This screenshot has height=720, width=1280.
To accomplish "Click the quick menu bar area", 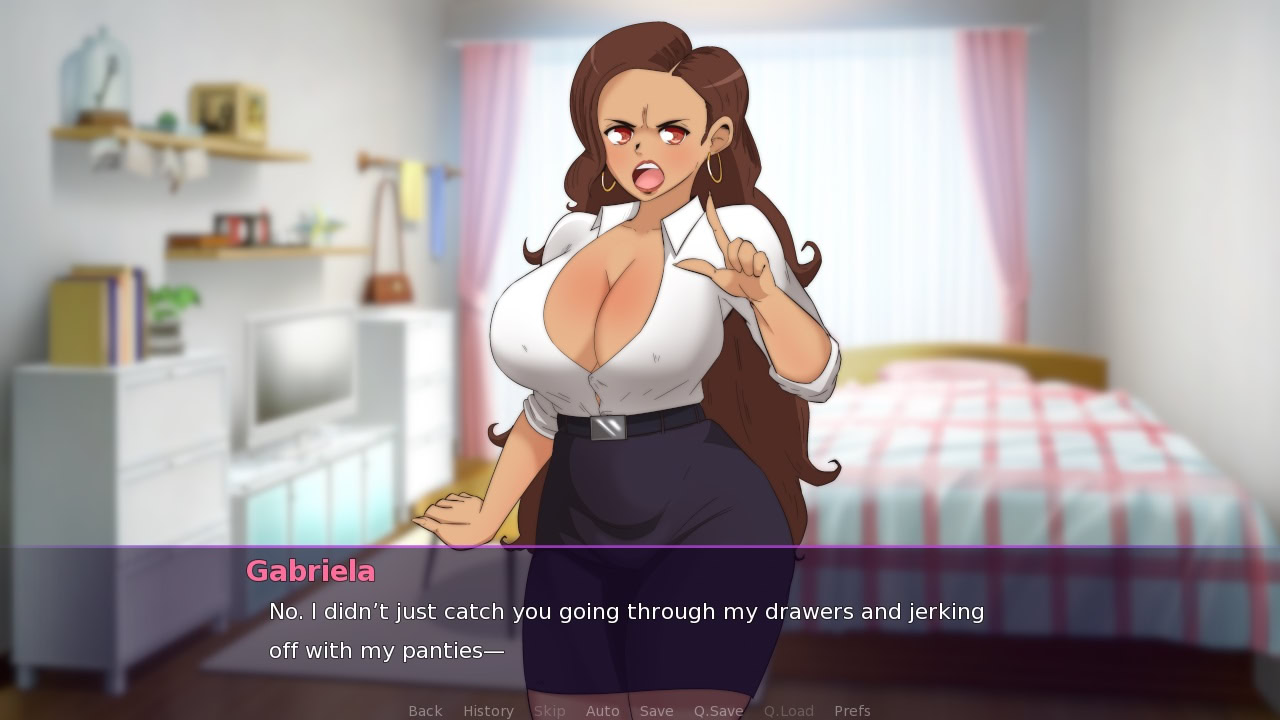I will click(640, 710).
